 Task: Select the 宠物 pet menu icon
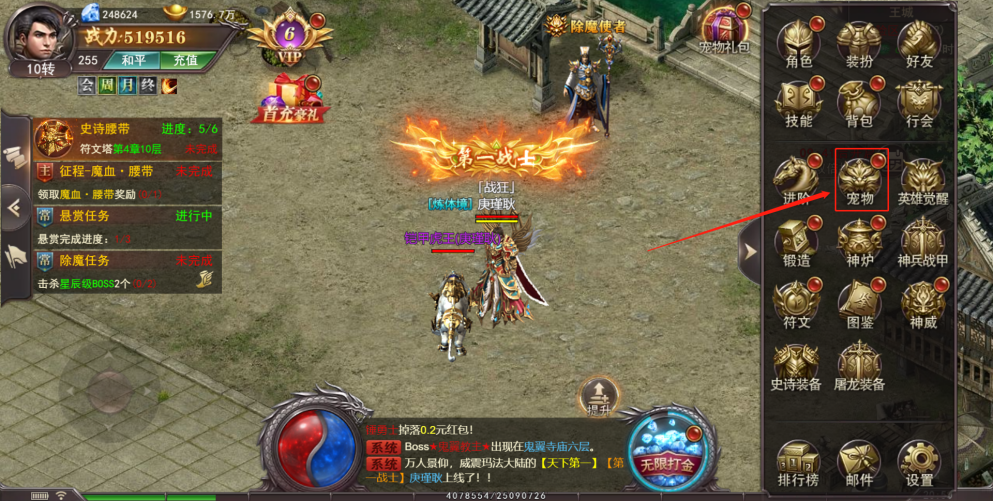tap(860, 180)
